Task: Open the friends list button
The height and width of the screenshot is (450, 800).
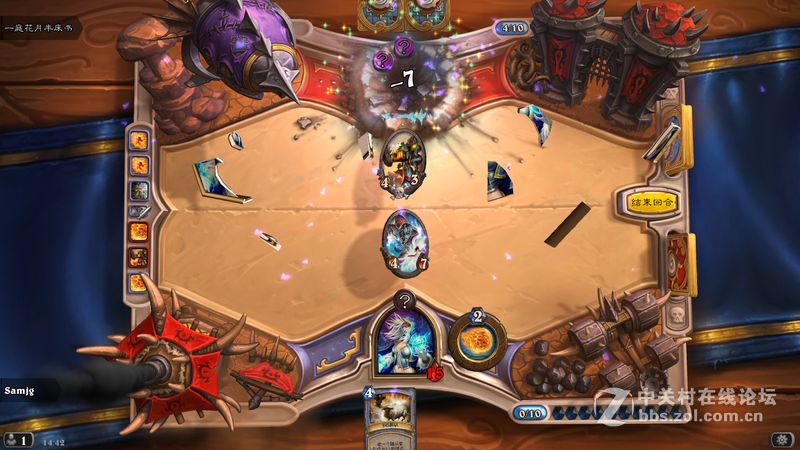Action: (x=17, y=439)
